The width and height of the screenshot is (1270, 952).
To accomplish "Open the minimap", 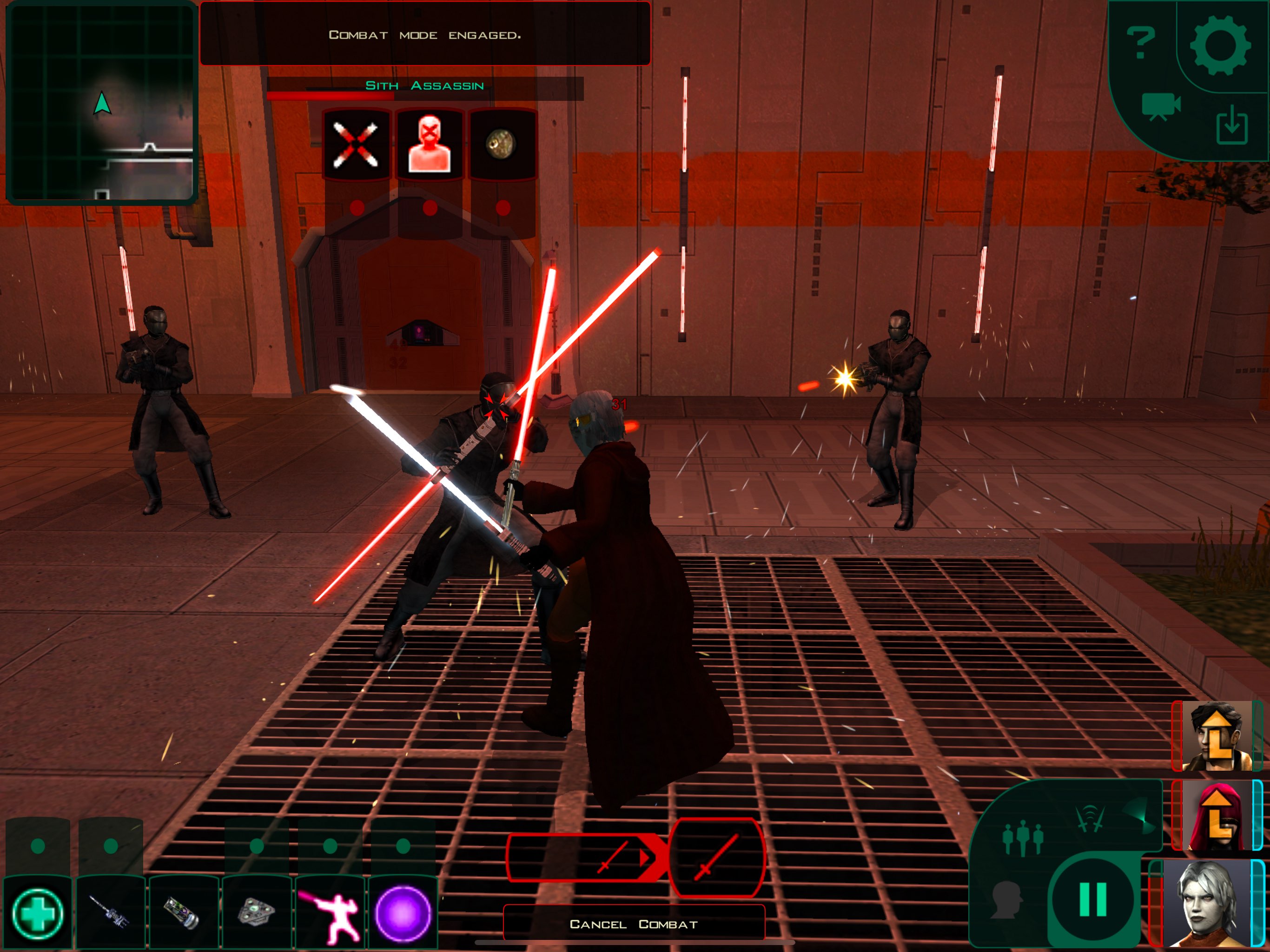I will pos(102,102).
